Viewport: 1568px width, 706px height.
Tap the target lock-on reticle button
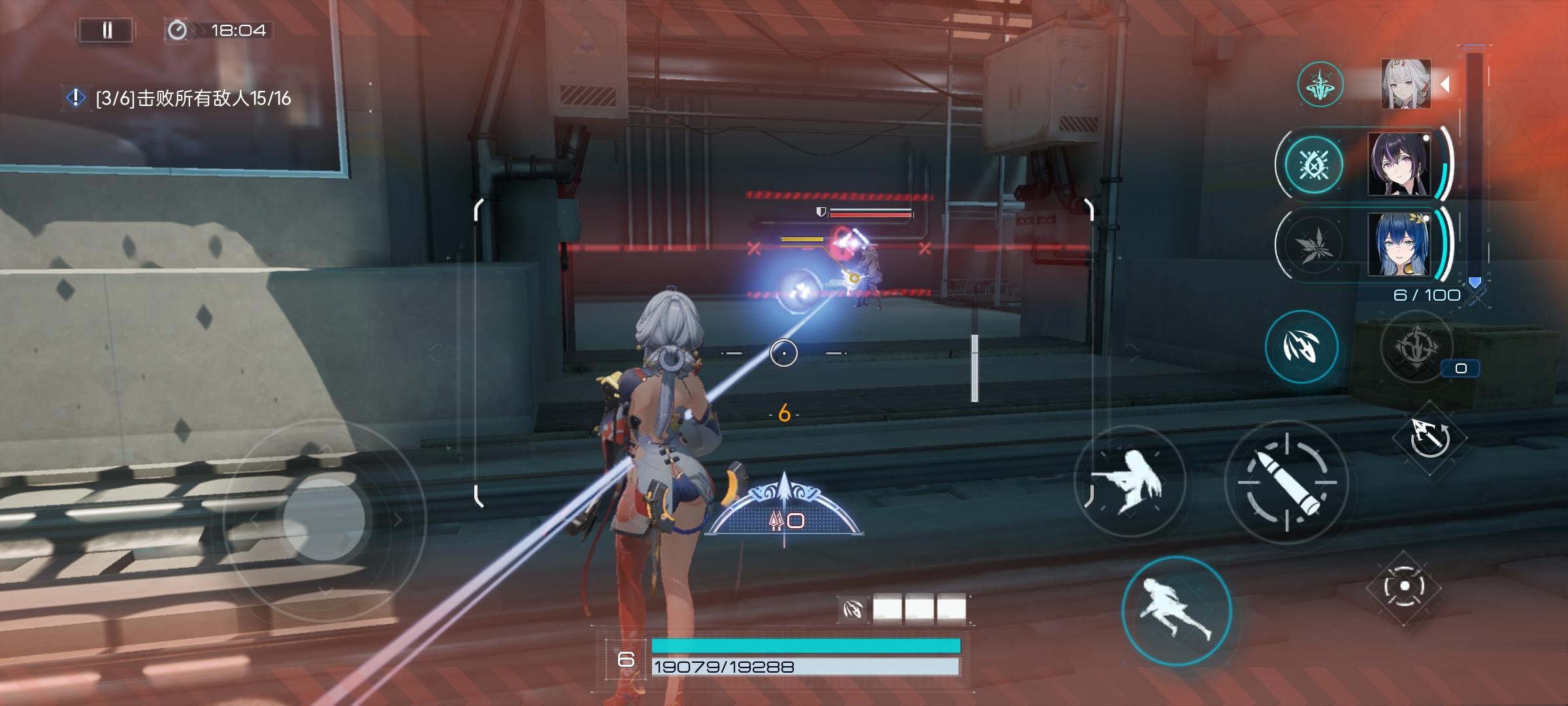[1404, 586]
